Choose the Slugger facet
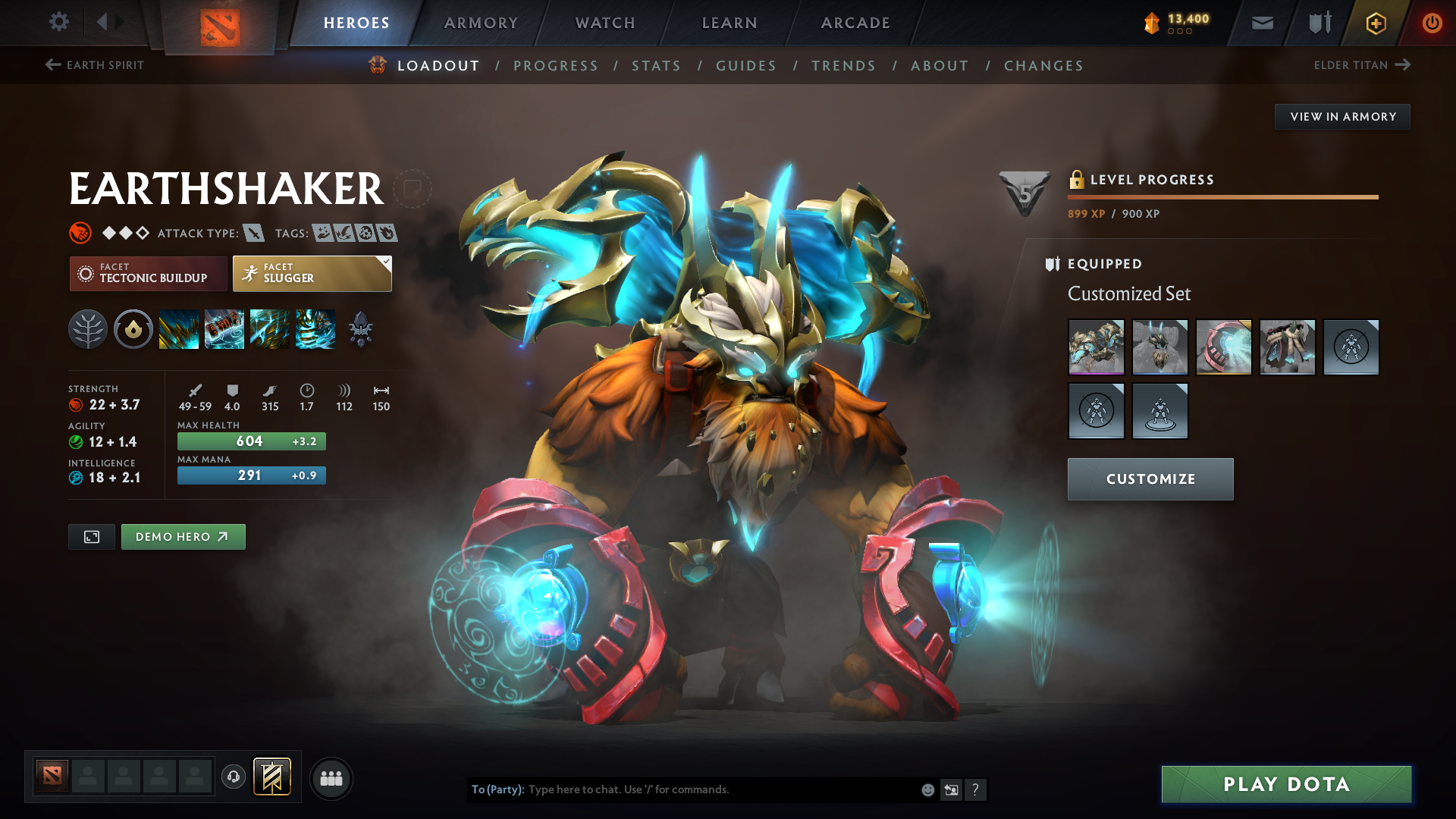 (312, 274)
